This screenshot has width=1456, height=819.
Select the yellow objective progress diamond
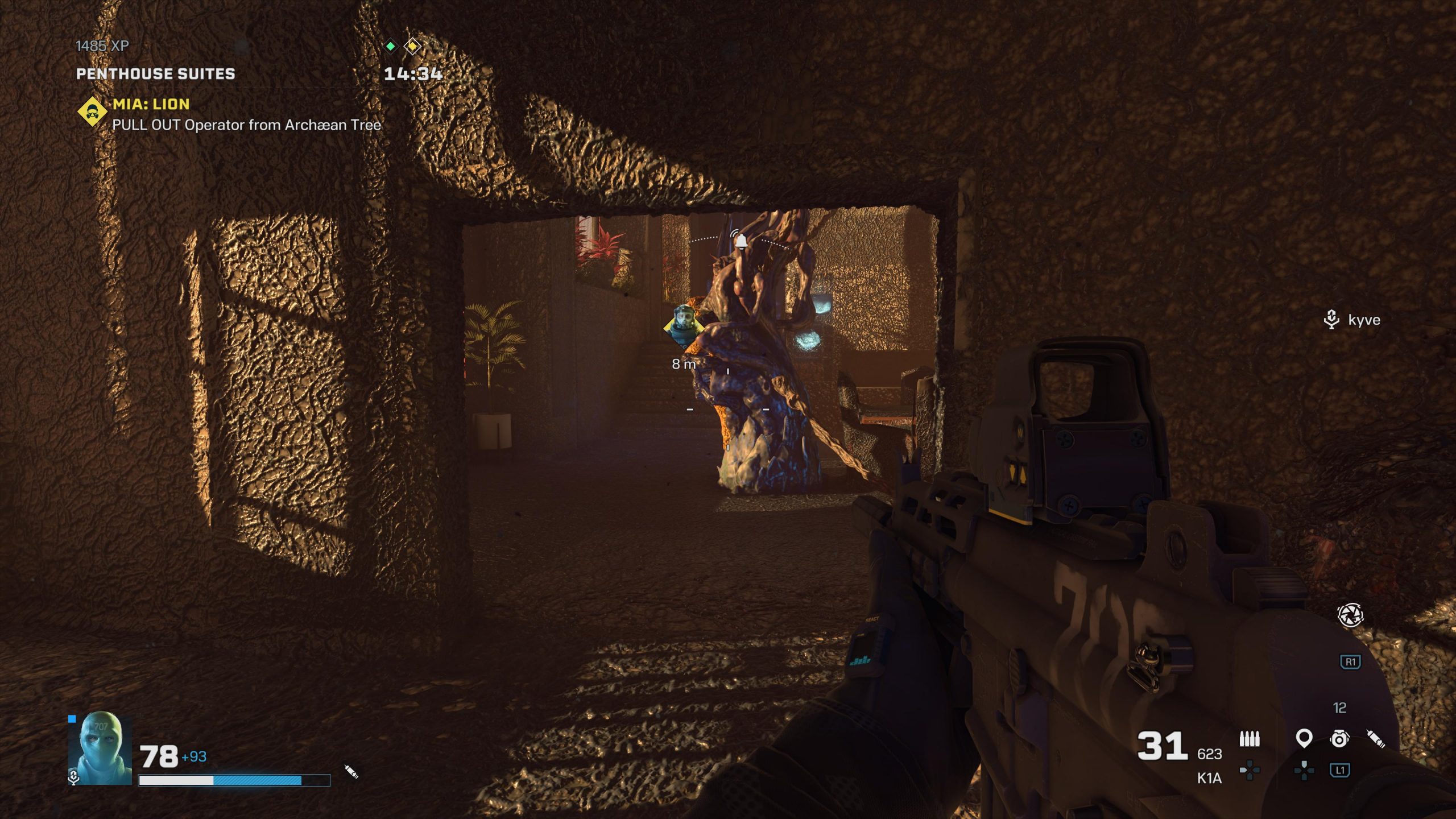(413, 46)
